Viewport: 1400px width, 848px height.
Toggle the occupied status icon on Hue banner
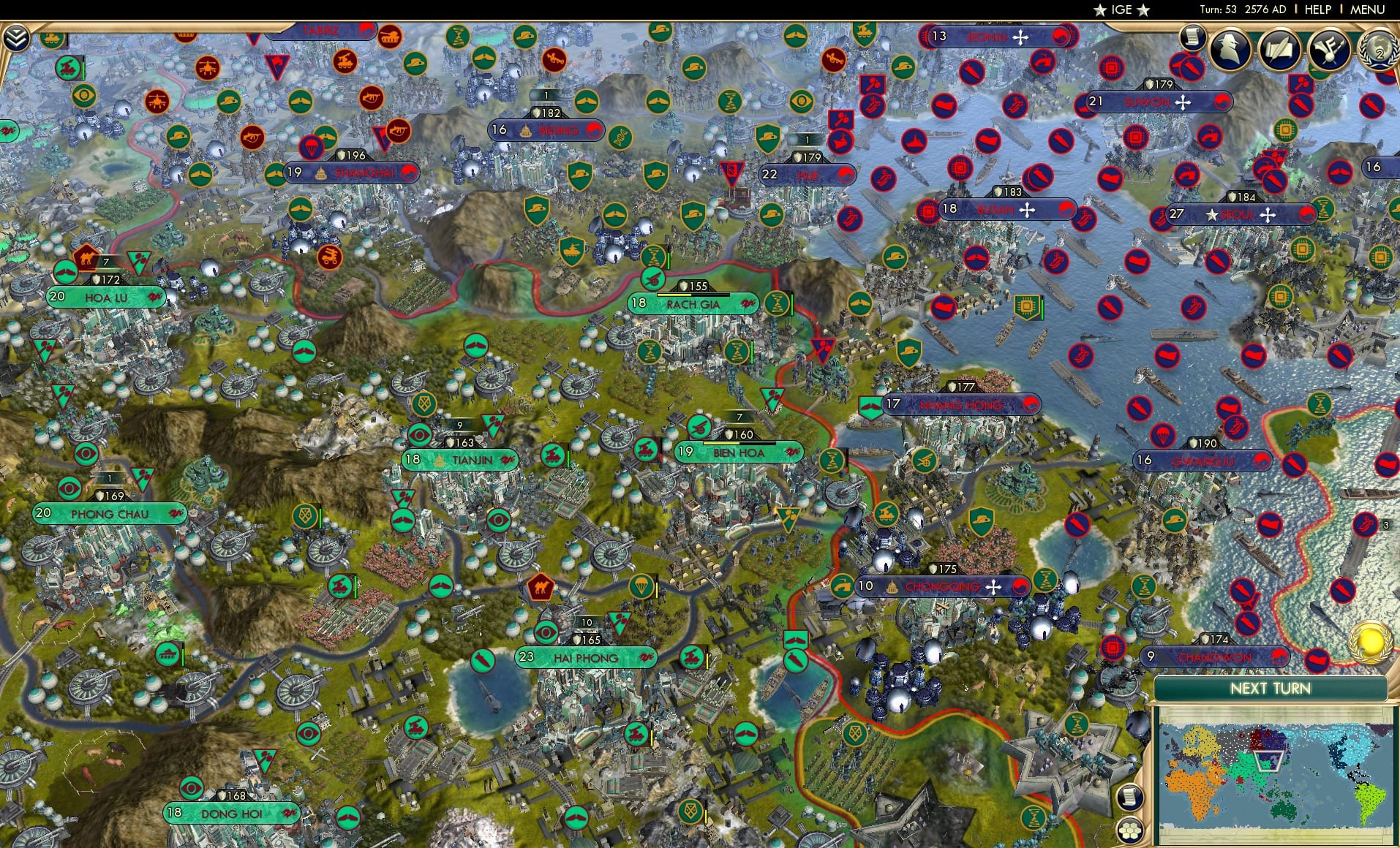(845, 175)
